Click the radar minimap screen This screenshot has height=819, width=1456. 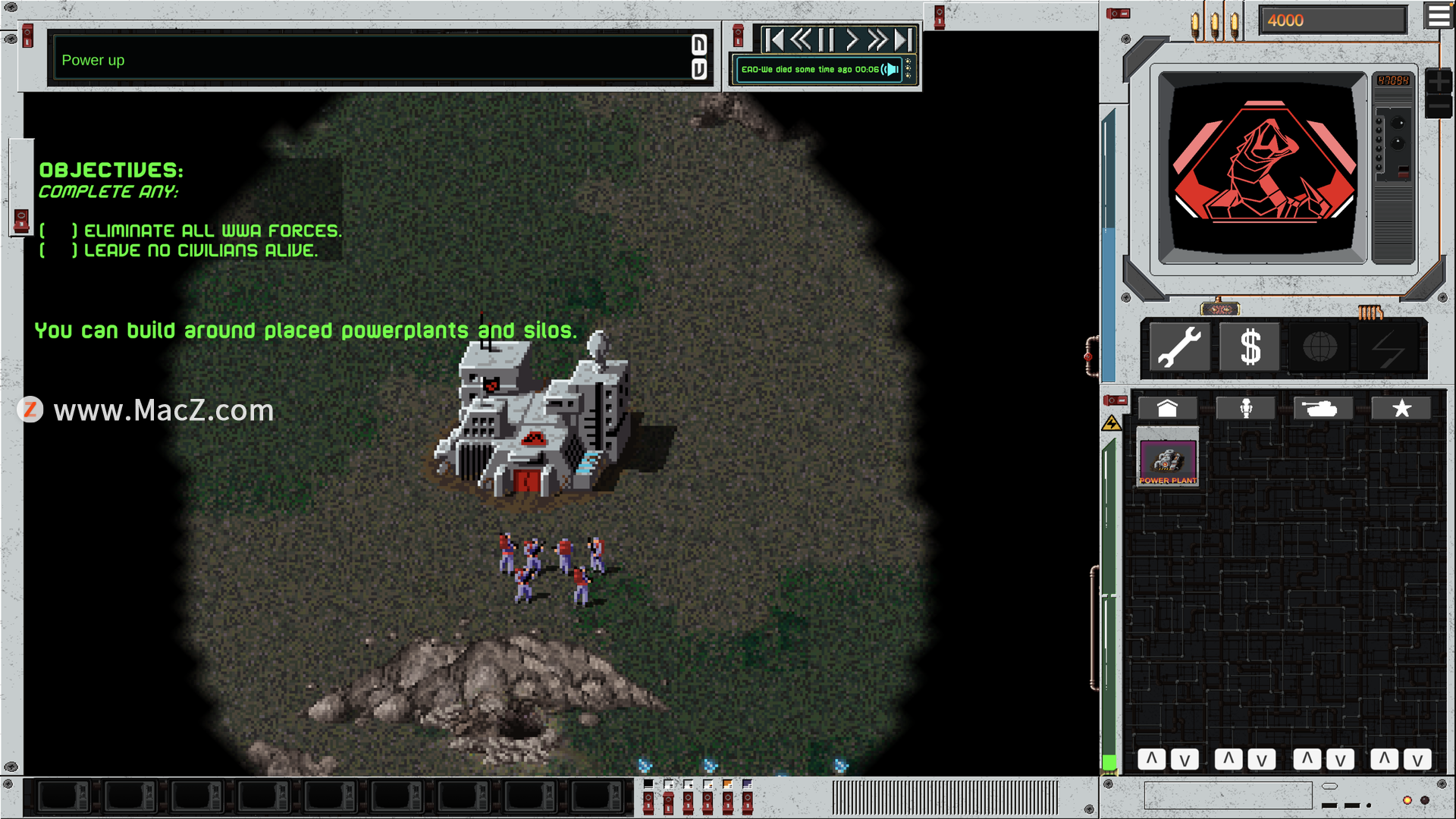click(x=1262, y=167)
